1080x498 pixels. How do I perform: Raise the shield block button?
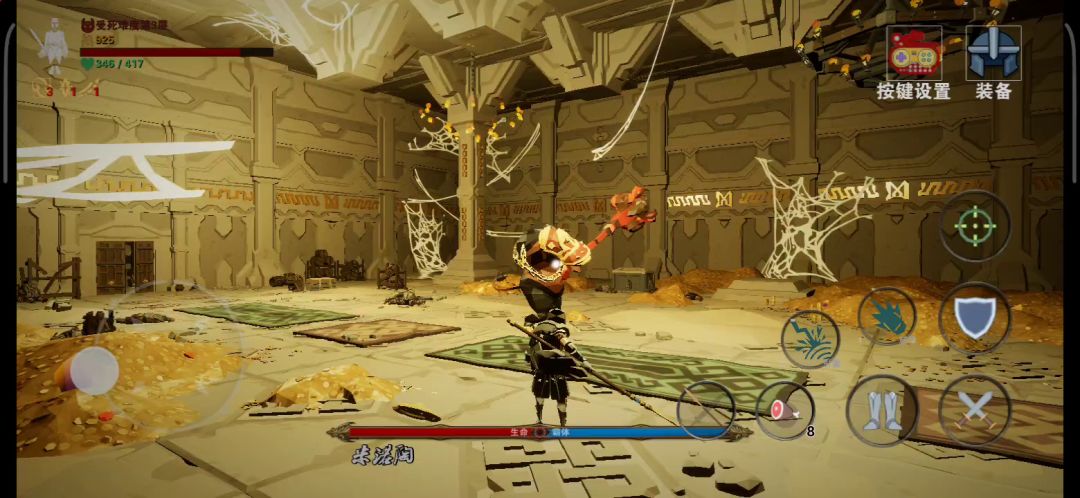pos(974,317)
